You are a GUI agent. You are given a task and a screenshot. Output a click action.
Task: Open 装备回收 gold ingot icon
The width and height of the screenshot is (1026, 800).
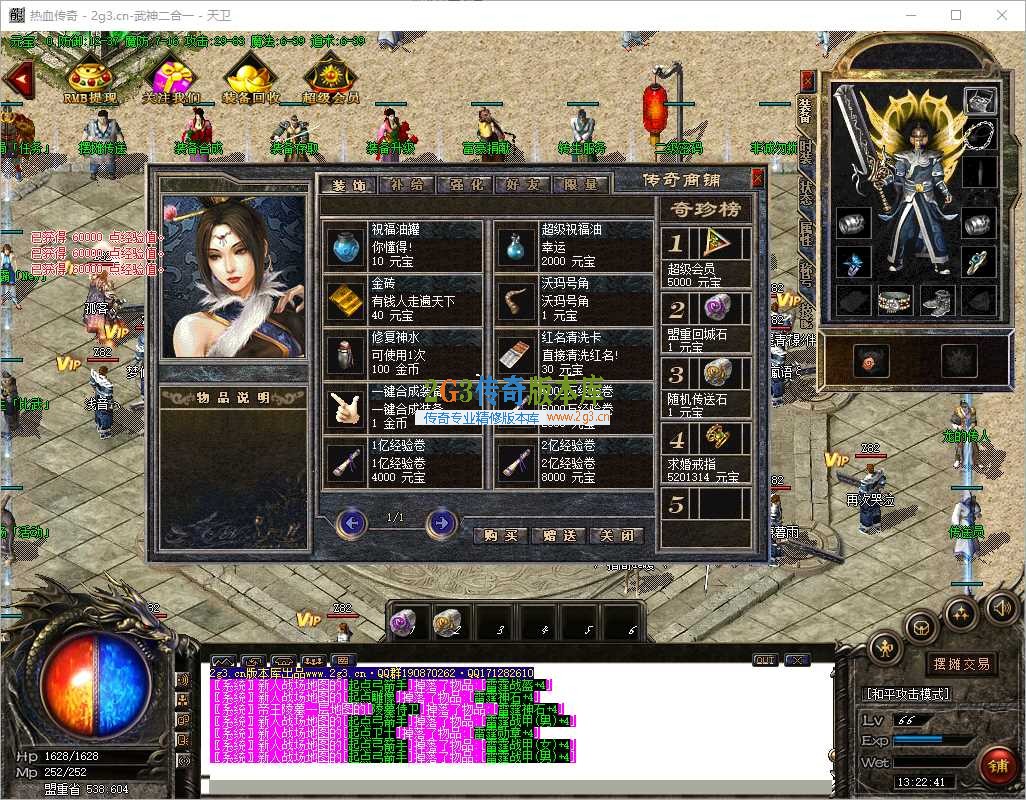(251, 78)
